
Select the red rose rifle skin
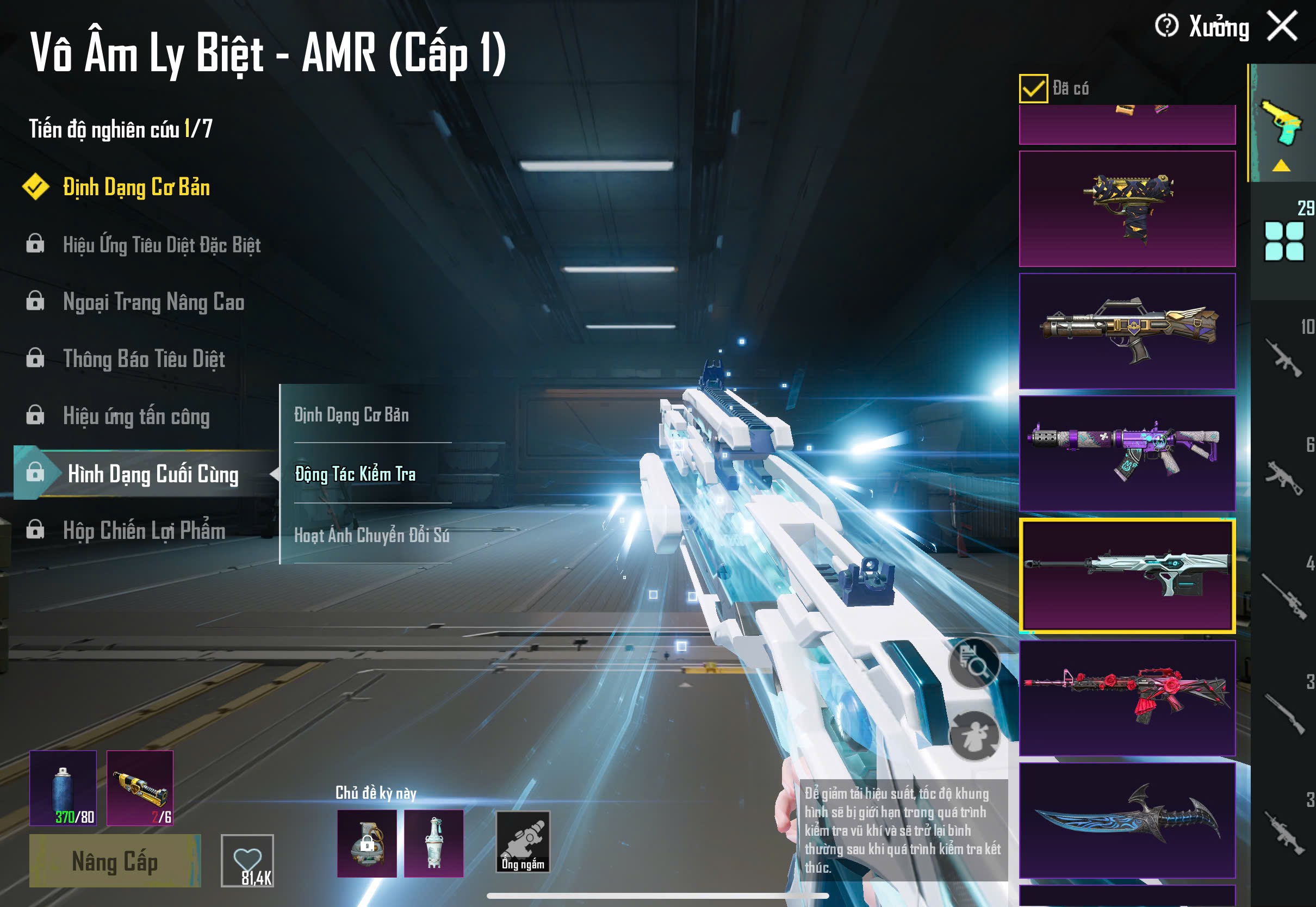coord(1127,698)
